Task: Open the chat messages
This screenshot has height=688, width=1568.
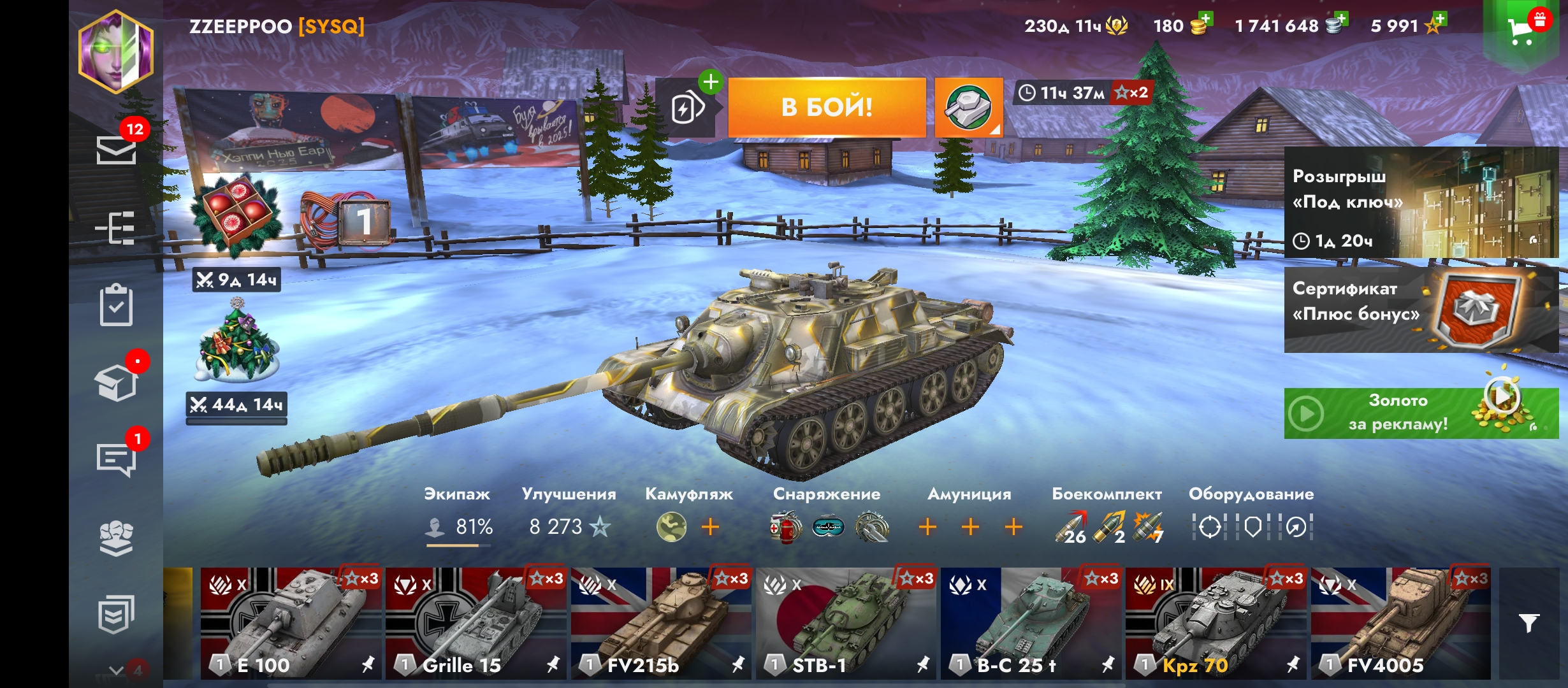Action: click(116, 459)
